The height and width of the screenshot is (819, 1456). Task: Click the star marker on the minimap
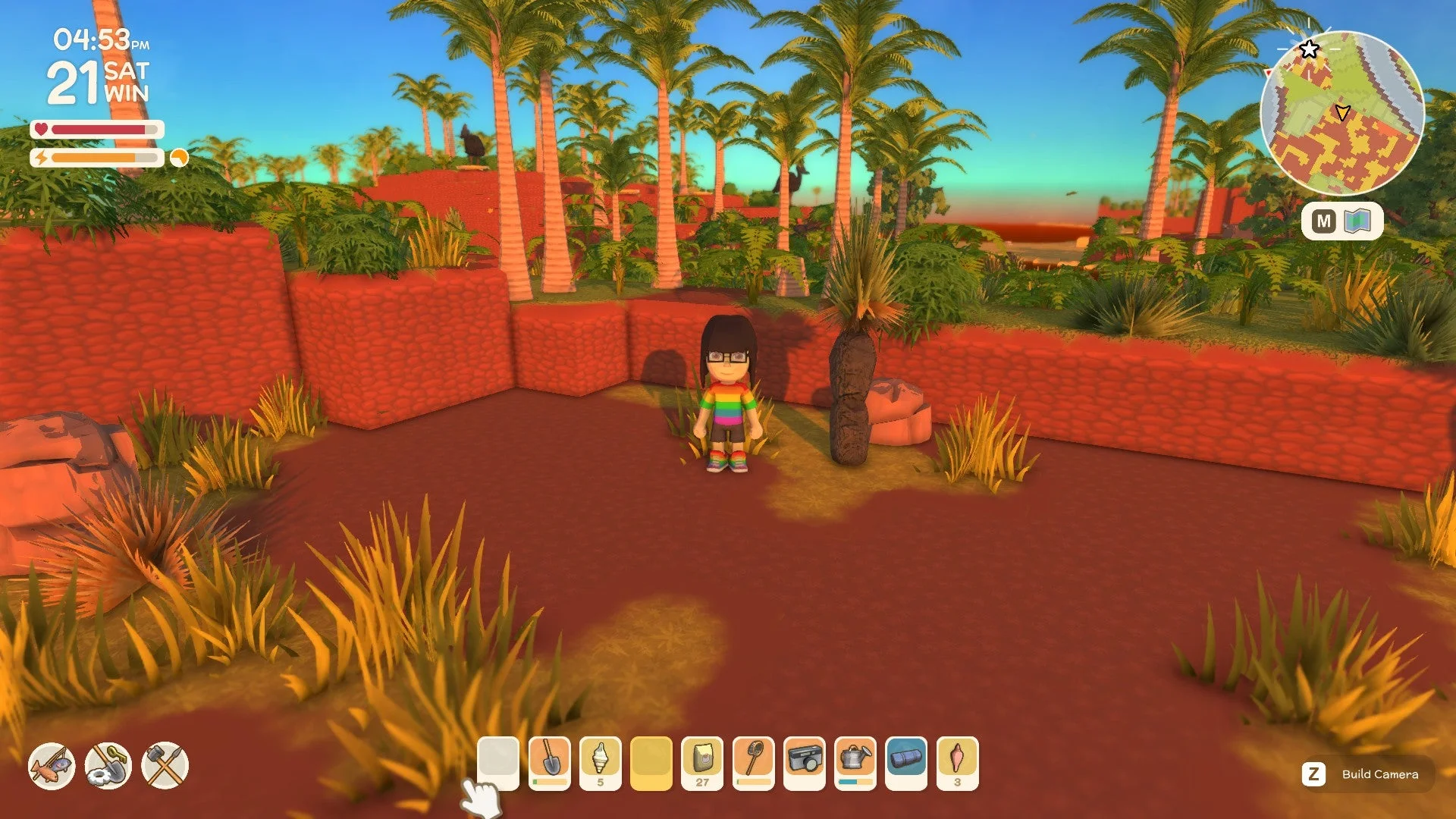[x=1308, y=49]
